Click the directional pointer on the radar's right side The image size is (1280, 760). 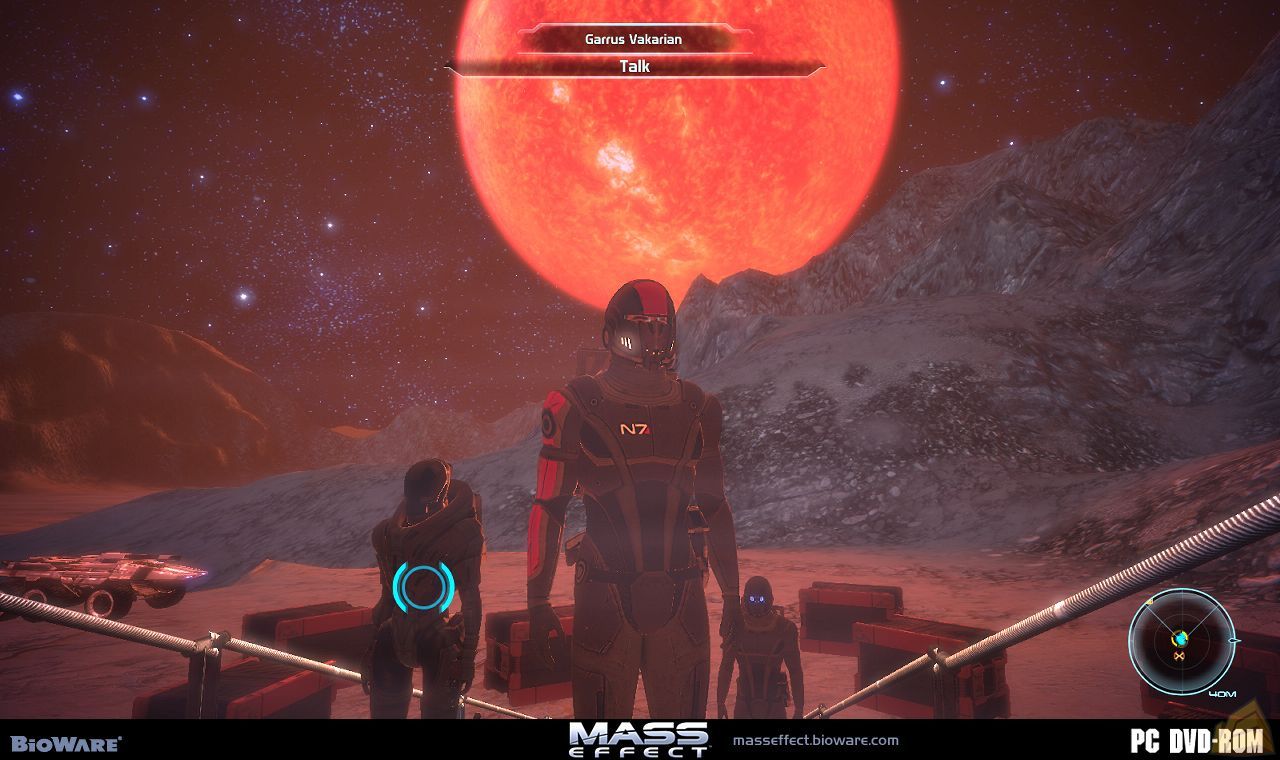tap(1234, 641)
